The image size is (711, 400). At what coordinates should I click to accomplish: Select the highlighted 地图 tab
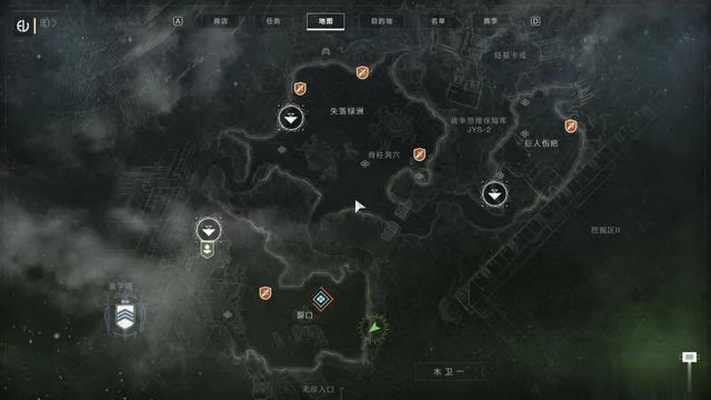326,20
